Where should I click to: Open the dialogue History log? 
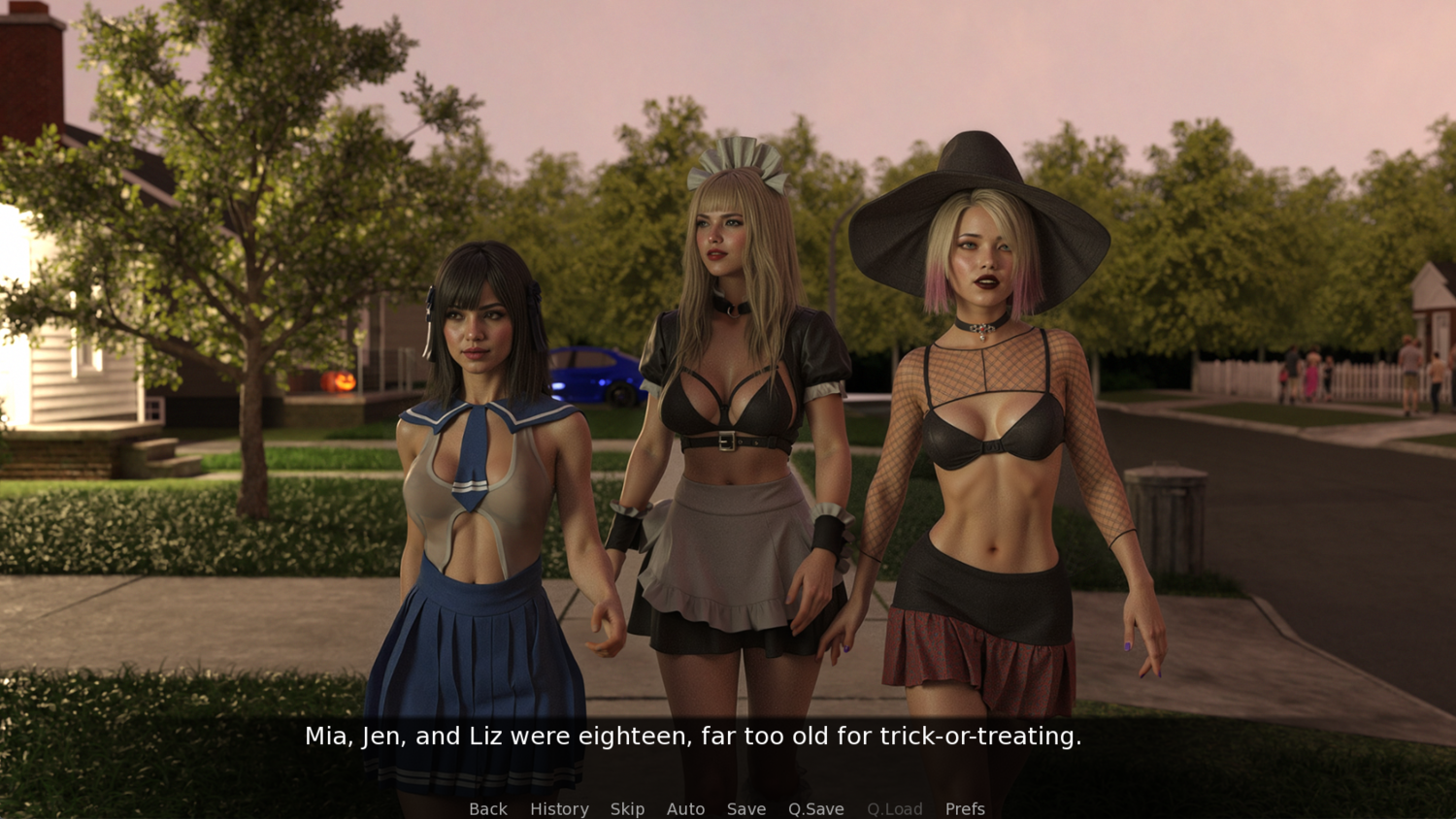[559, 808]
